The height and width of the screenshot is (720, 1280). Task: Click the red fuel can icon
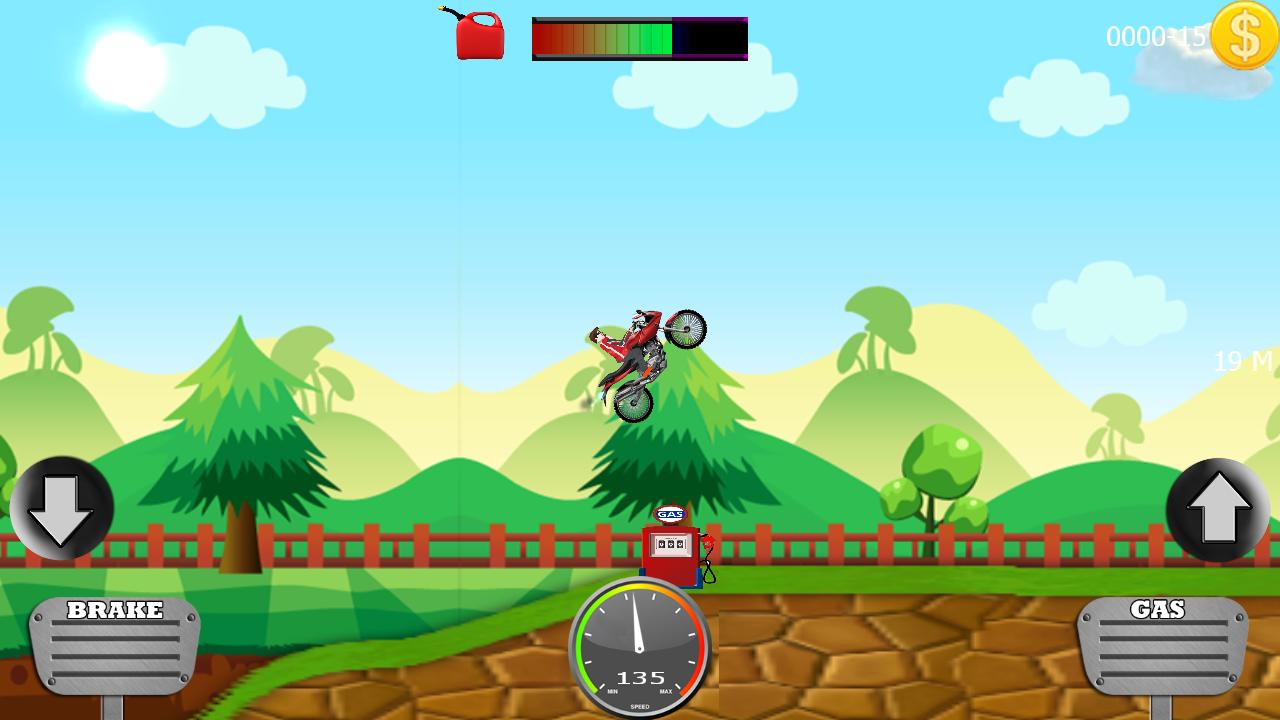pos(478,35)
